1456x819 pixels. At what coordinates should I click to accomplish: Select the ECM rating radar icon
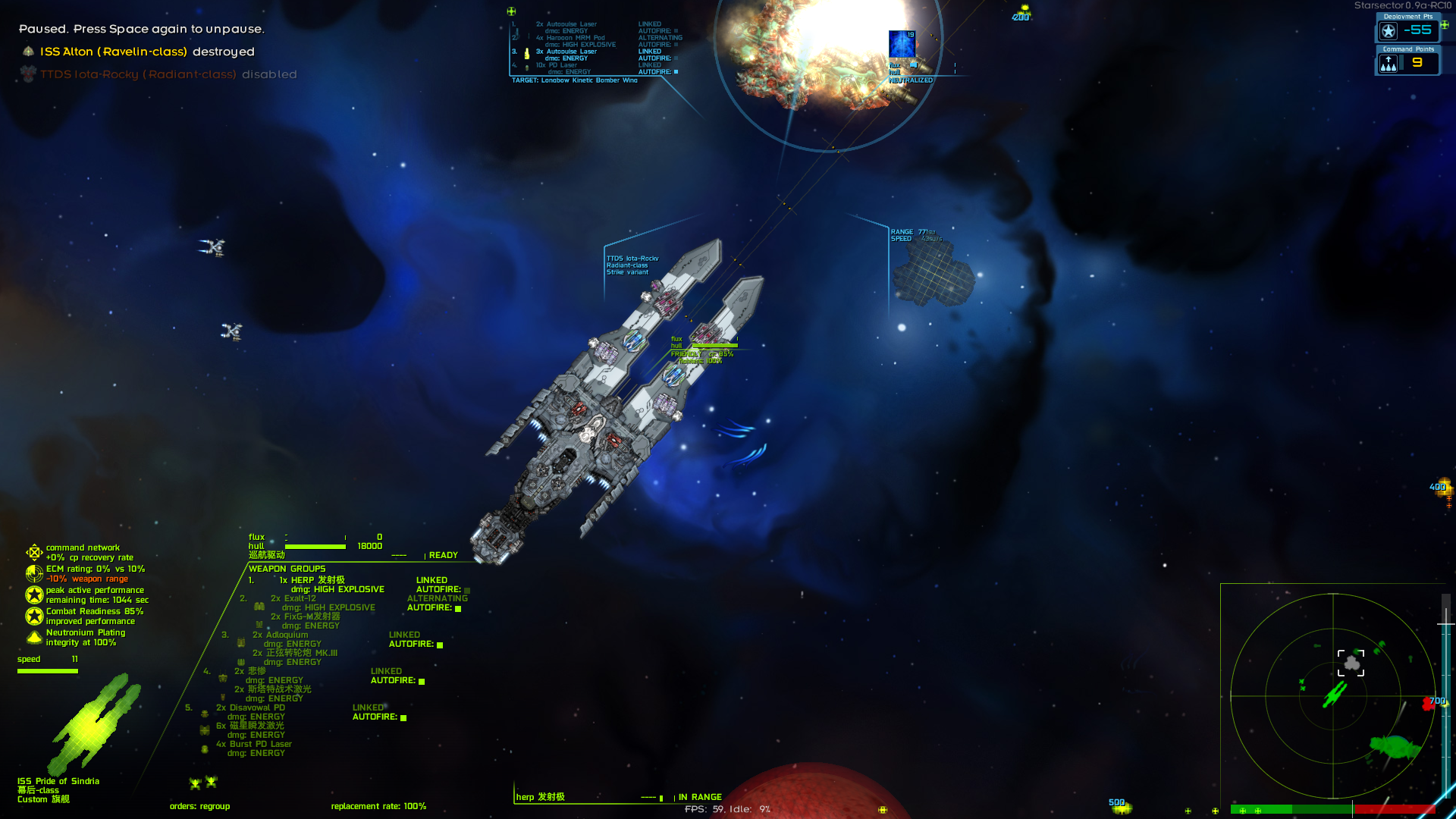(x=33, y=573)
